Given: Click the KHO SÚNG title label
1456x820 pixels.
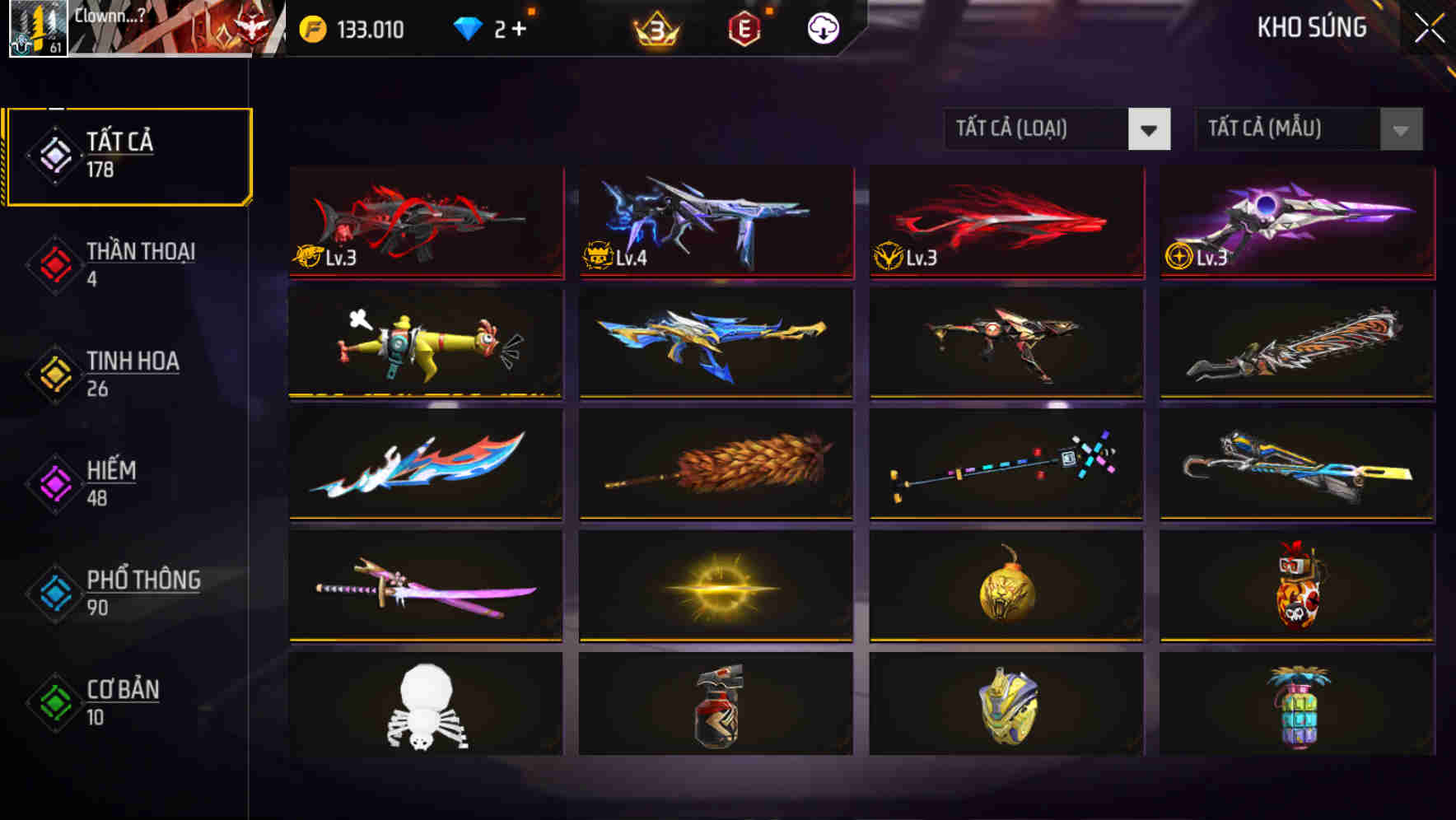Looking at the screenshot, I should (1311, 28).
